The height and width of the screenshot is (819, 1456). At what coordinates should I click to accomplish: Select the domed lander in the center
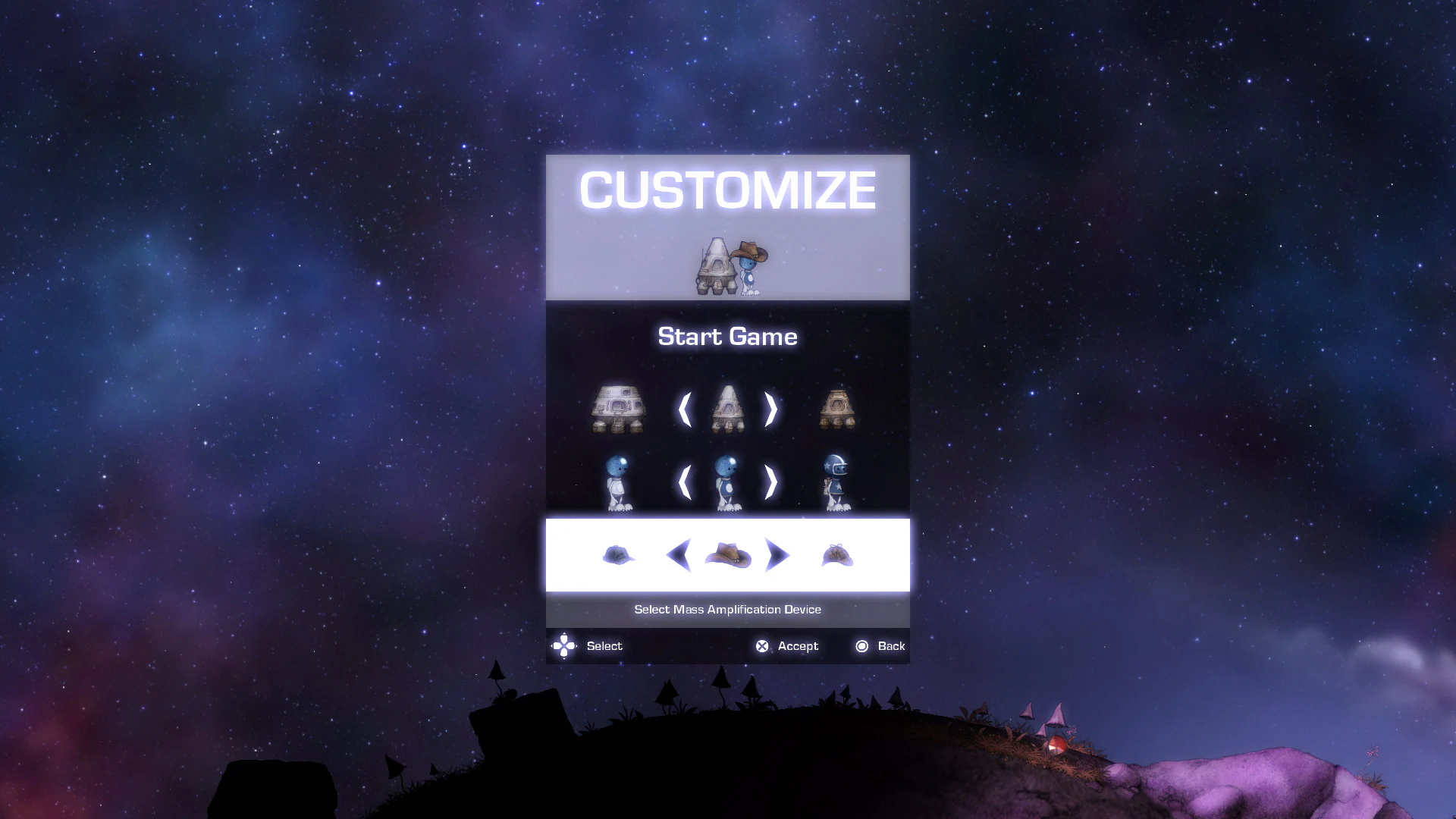[x=727, y=408]
